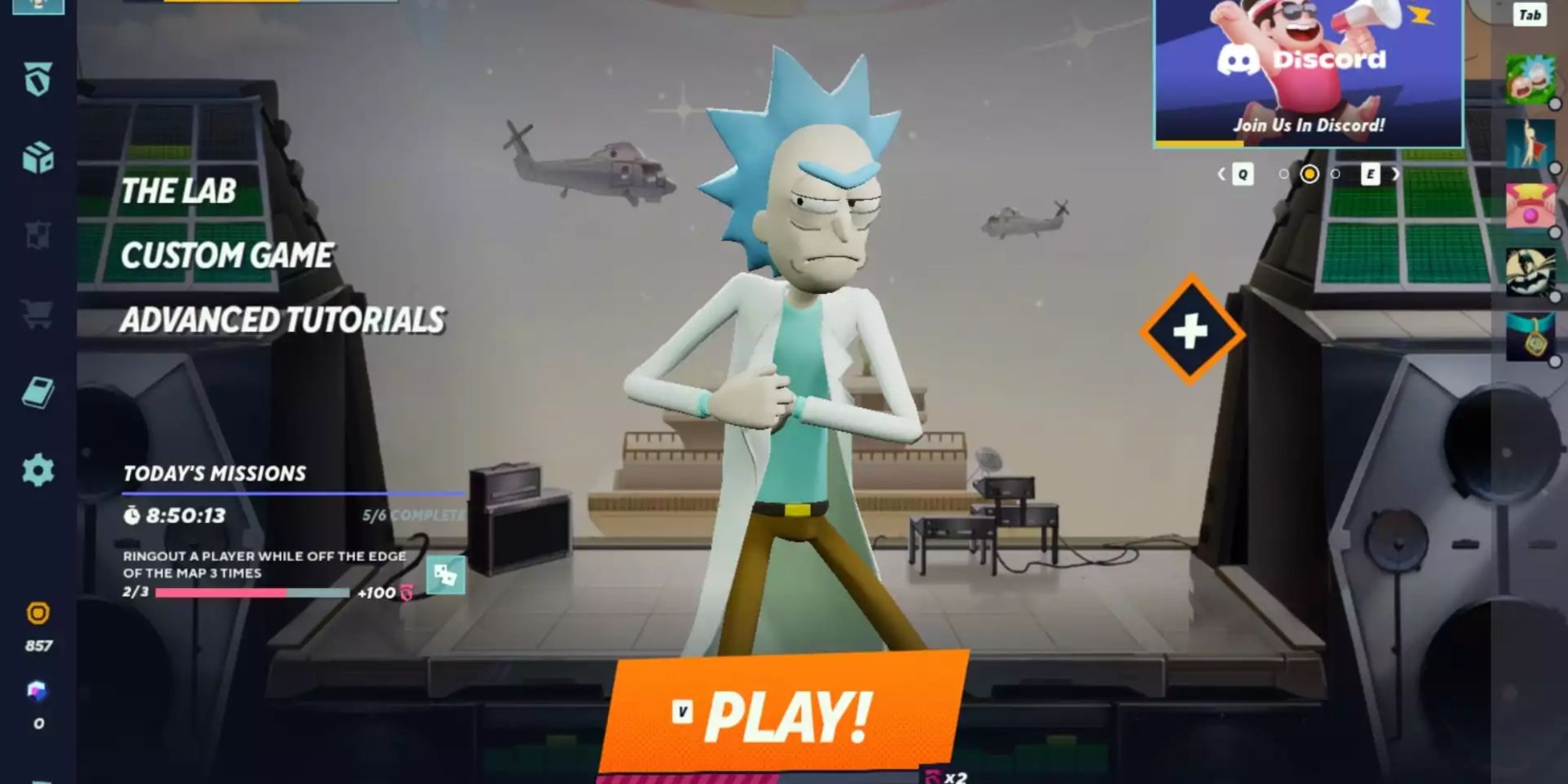Select the shield badge icon in sidebar
This screenshot has width=1568, height=784.
tap(38, 78)
